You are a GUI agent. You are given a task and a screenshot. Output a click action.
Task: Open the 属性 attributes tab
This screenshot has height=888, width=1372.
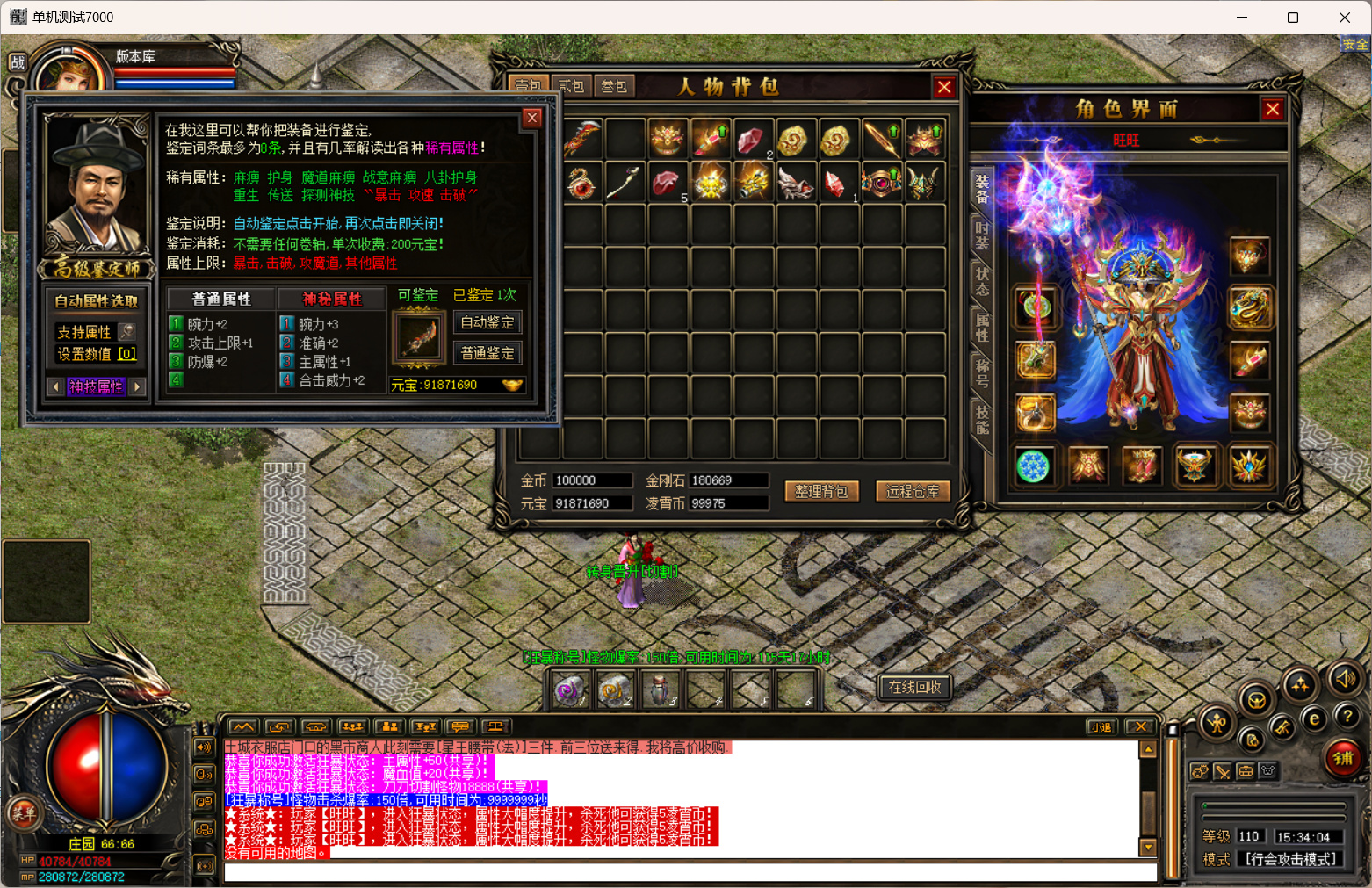click(x=981, y=326)
